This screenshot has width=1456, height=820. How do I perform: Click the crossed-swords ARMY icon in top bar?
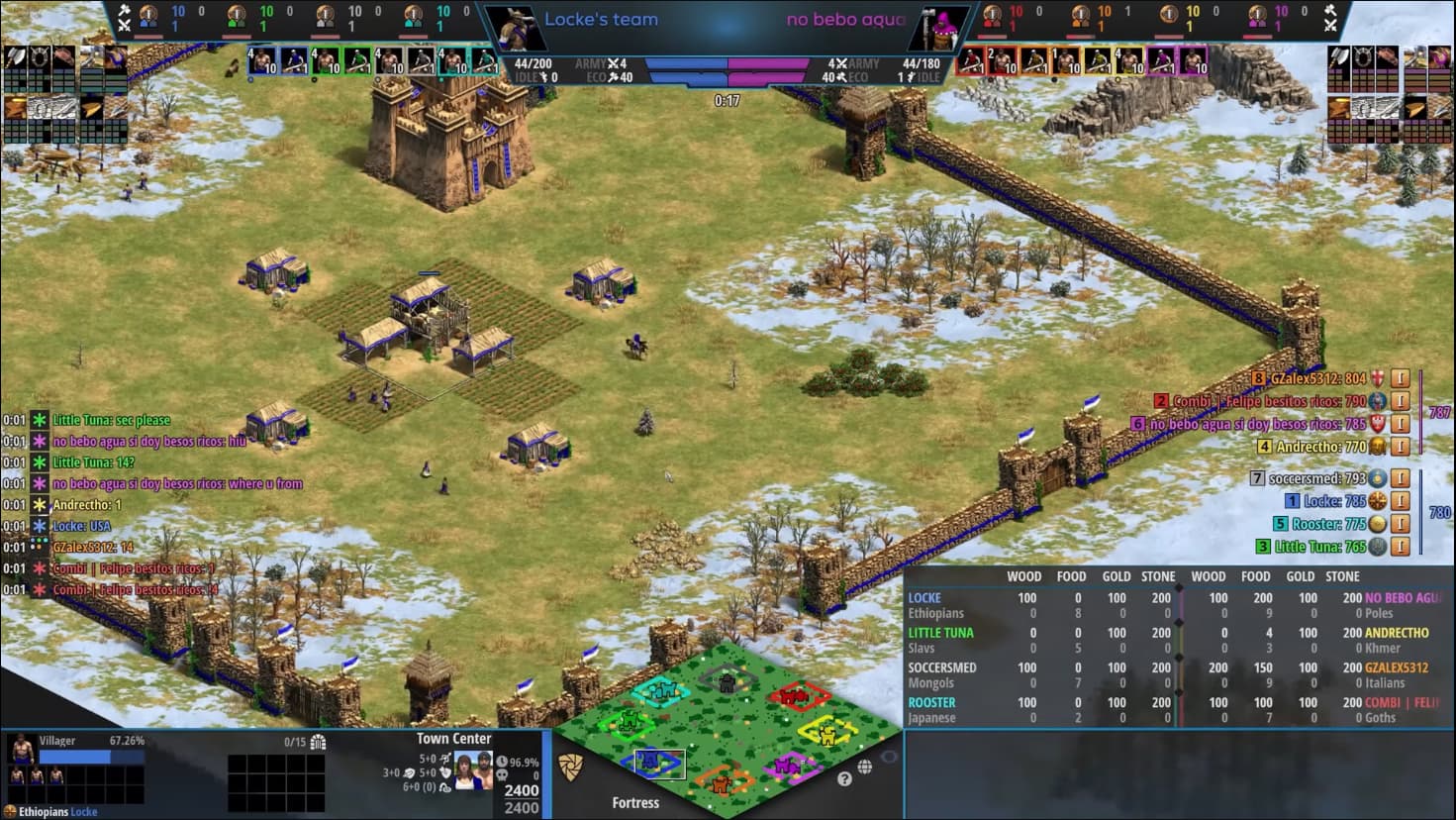click(x=612, y=64)
